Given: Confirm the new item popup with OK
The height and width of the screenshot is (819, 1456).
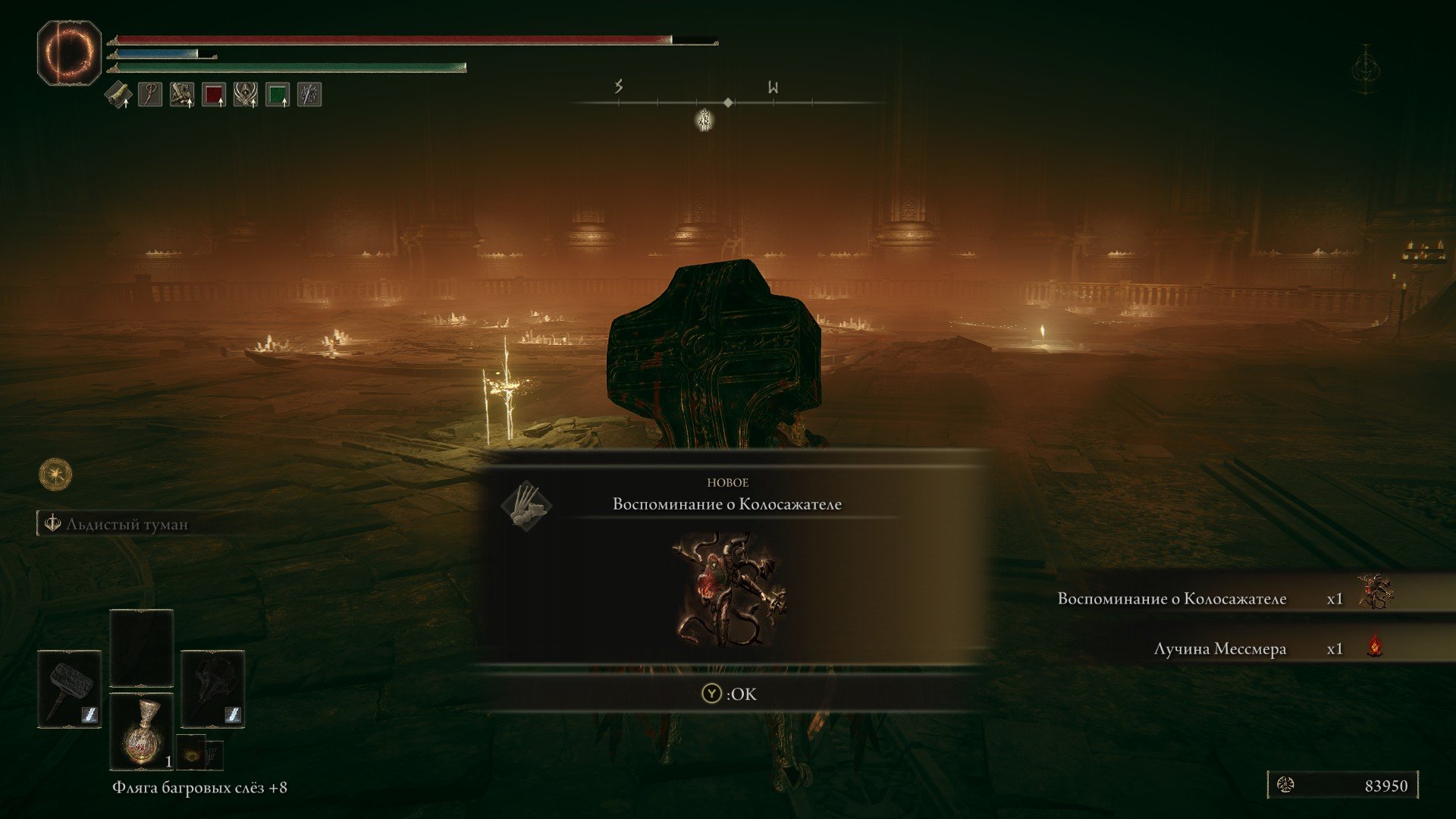Looking at the screenshot, I should pyautogui.click(x=730, y=694).
